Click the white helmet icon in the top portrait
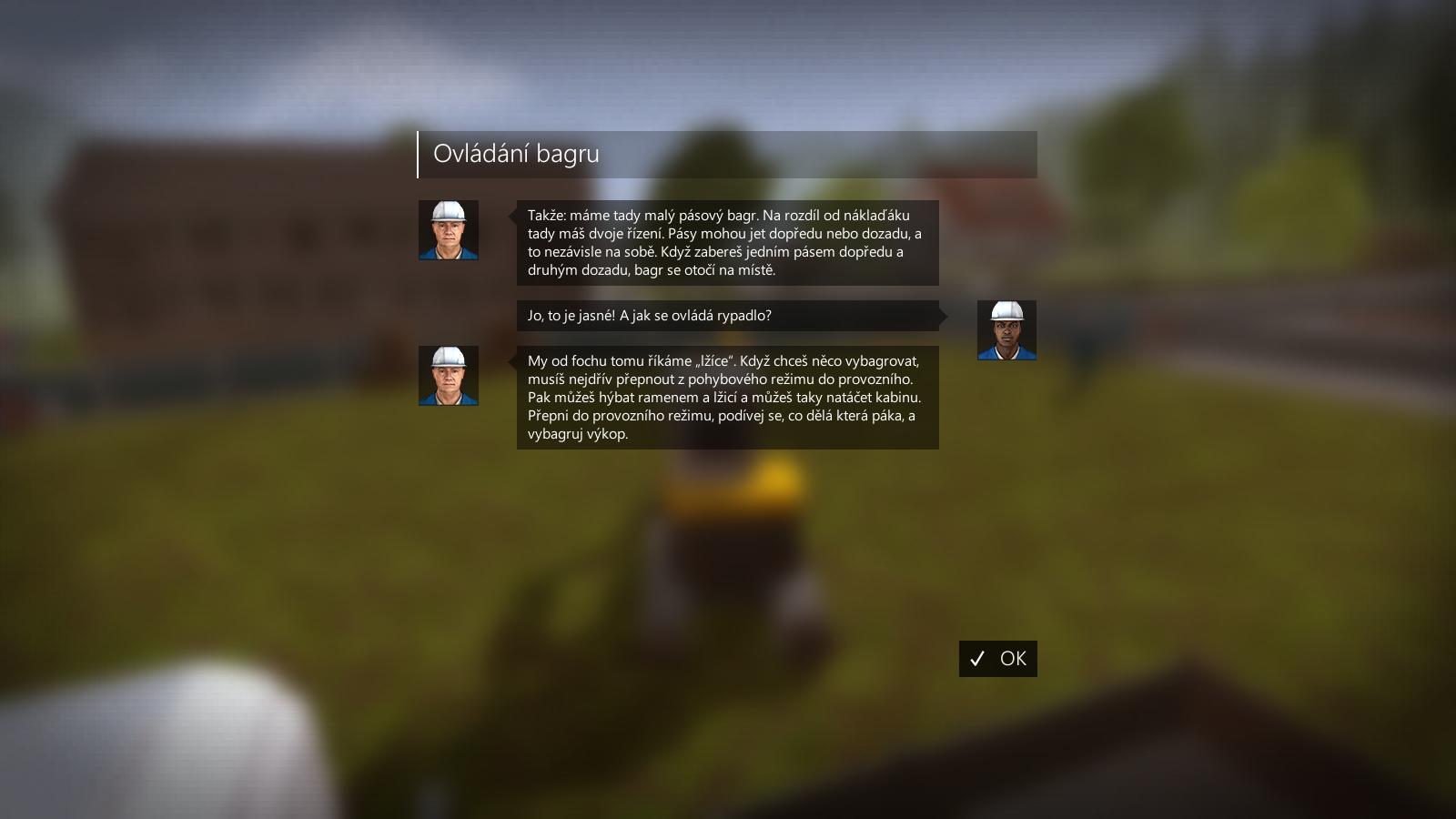This screenshot has height=819, width=1456. coord(448,214)
